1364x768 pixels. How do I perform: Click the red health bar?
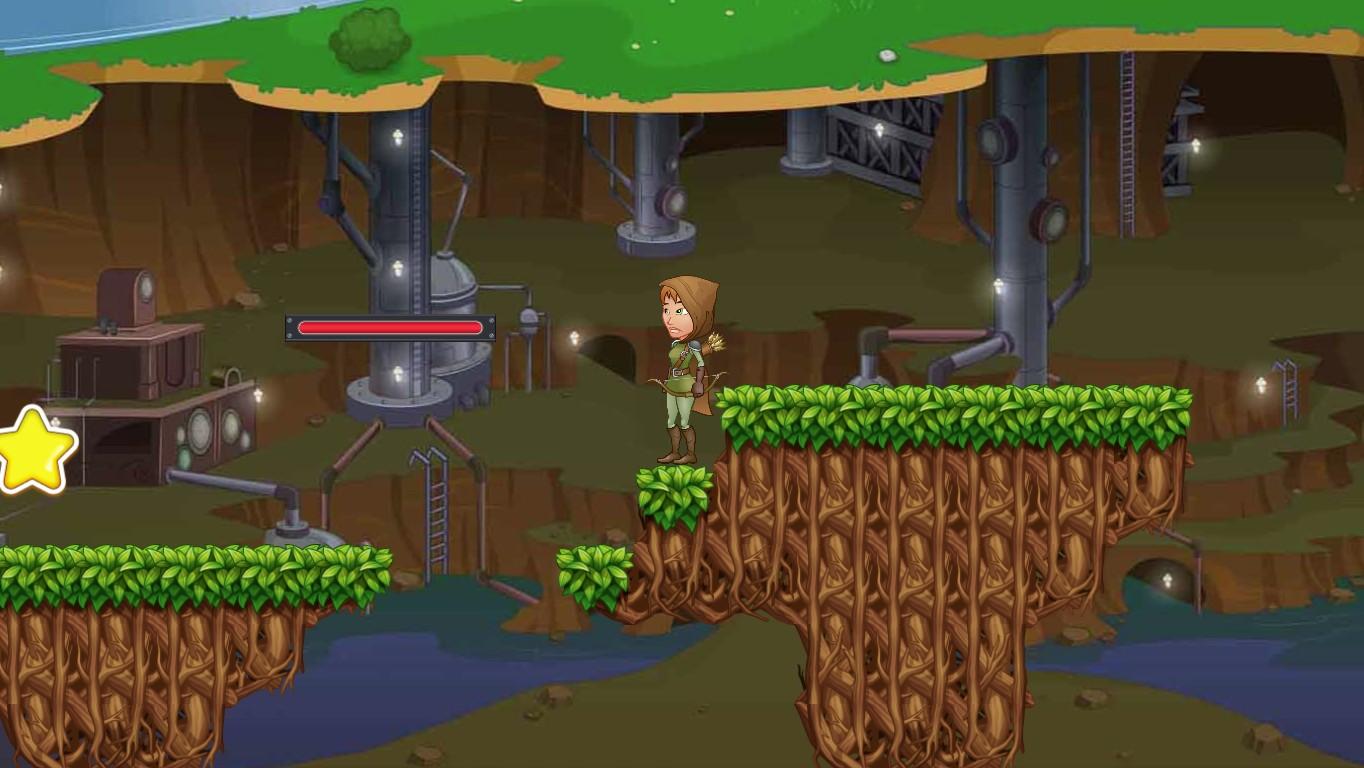click(390, 327)
